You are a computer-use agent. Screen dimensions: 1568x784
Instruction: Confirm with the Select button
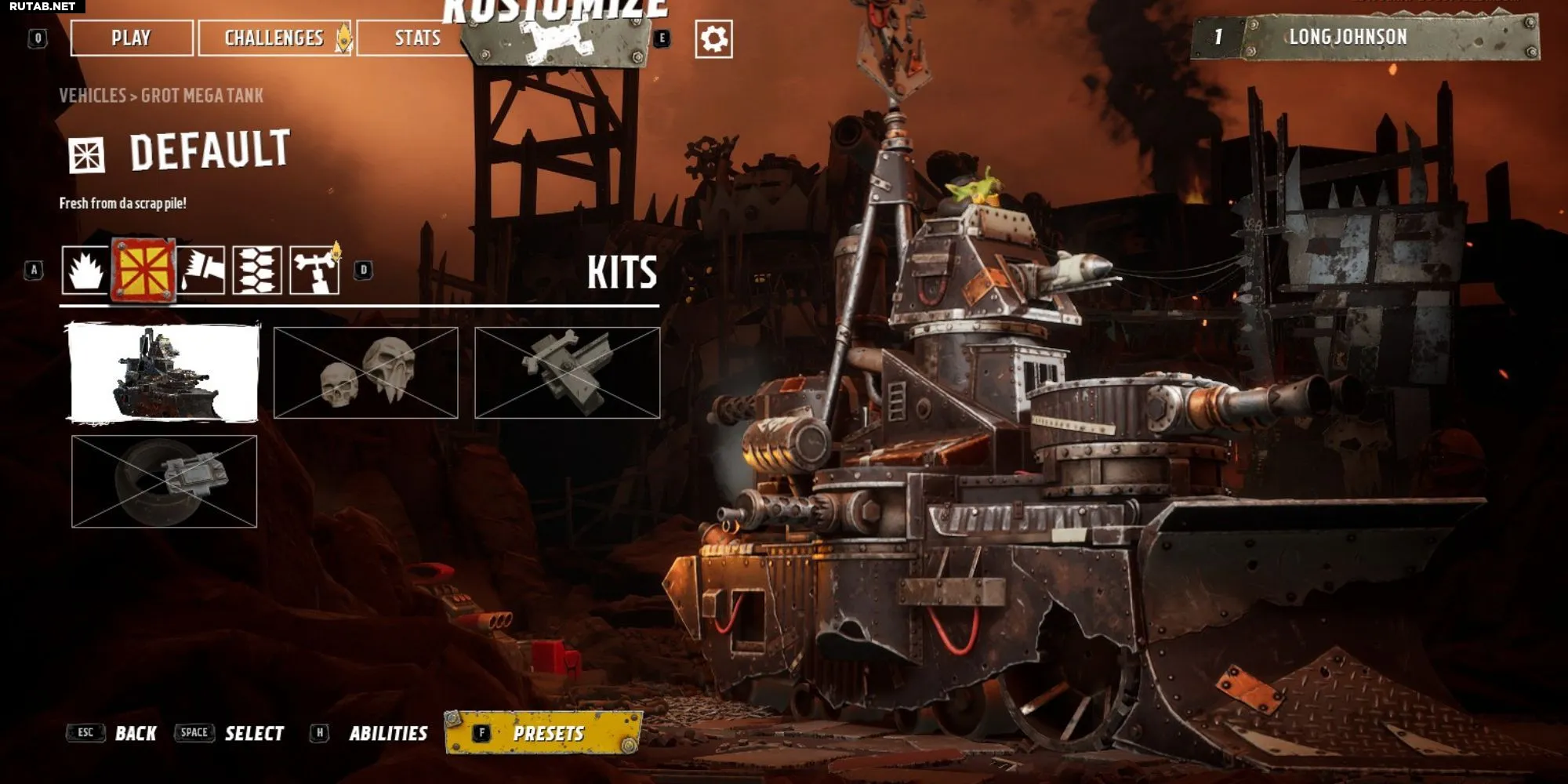[253, 734]
